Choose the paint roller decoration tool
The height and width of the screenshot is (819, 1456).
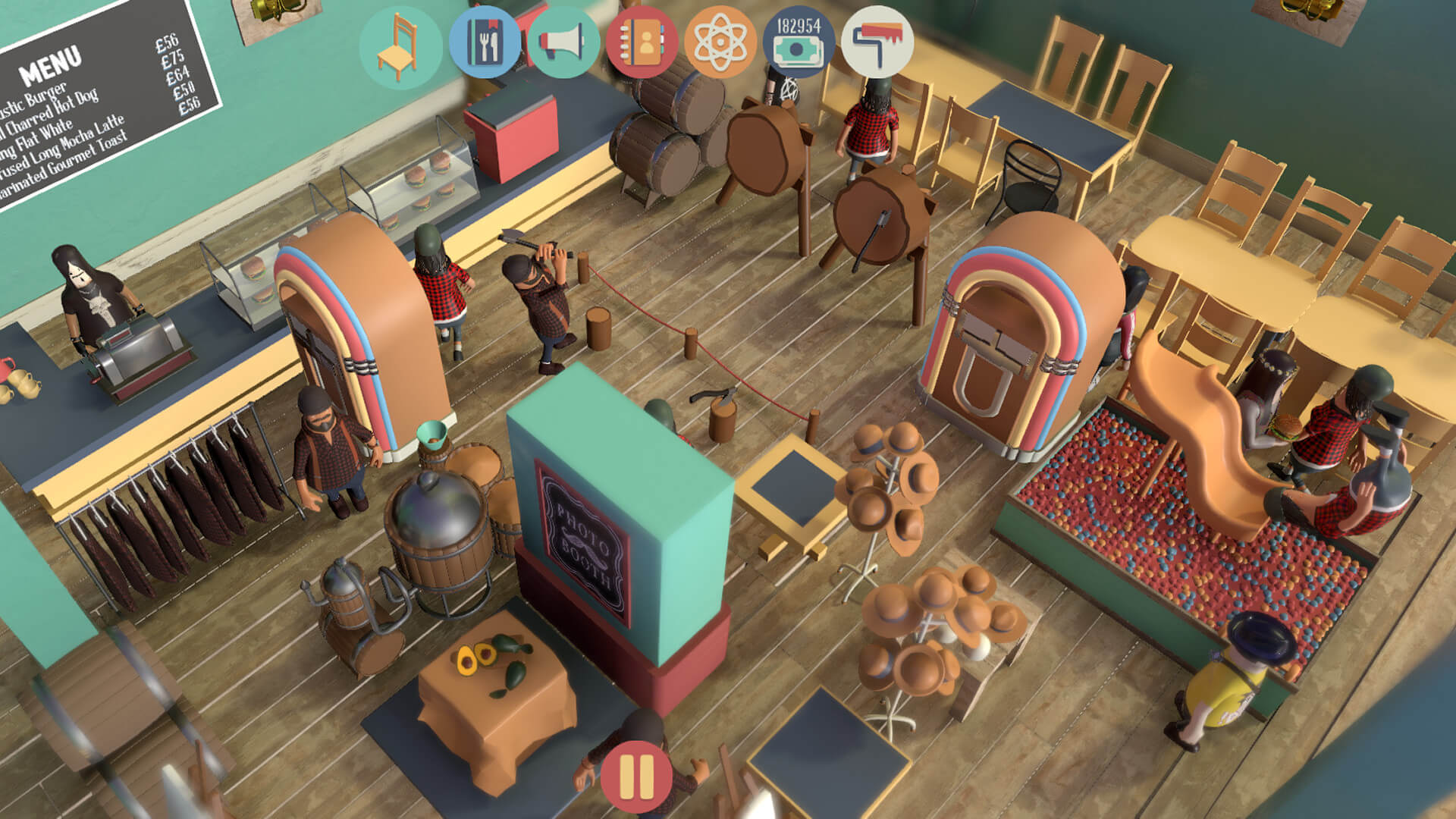coord(877,43)
